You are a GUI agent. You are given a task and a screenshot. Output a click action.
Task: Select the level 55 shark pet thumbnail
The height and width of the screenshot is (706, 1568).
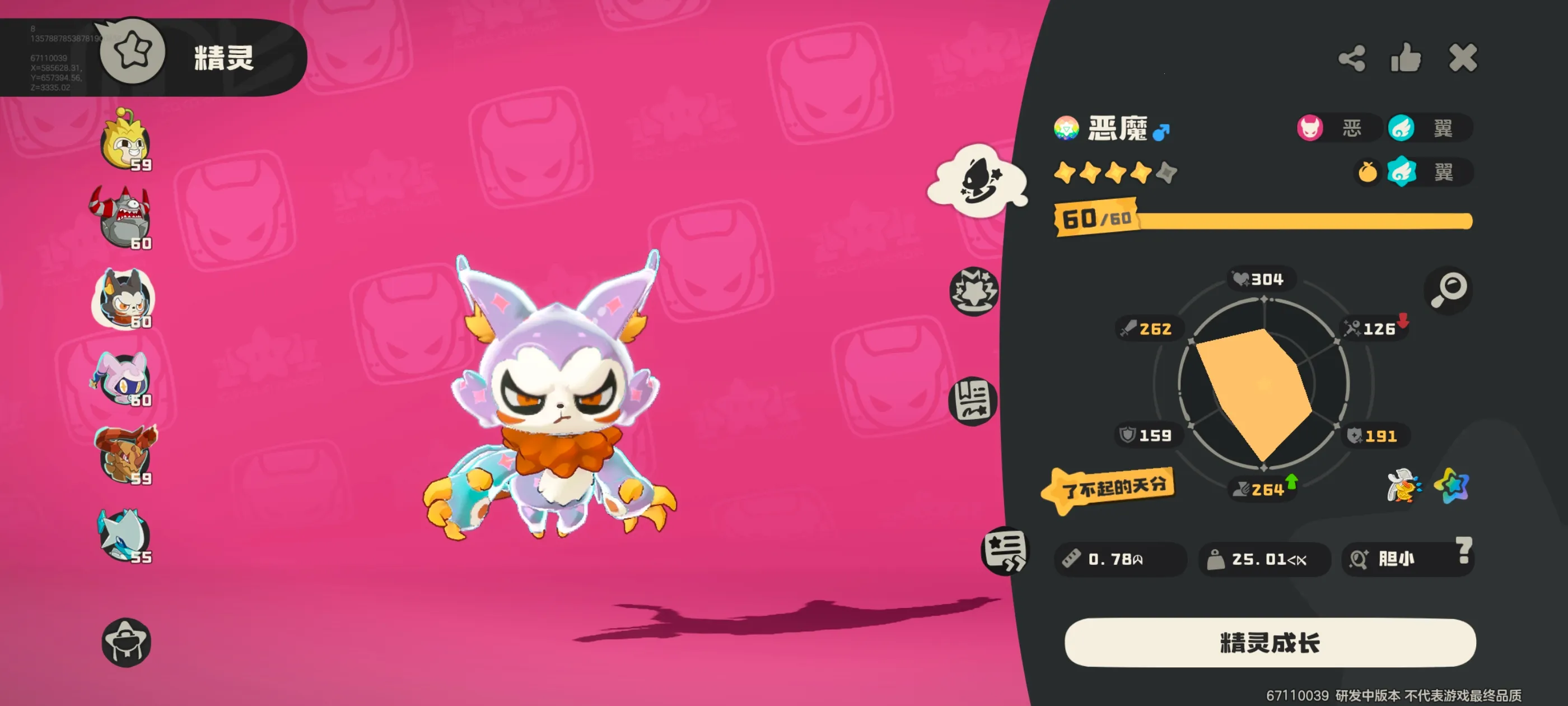[x=124, y=536]
